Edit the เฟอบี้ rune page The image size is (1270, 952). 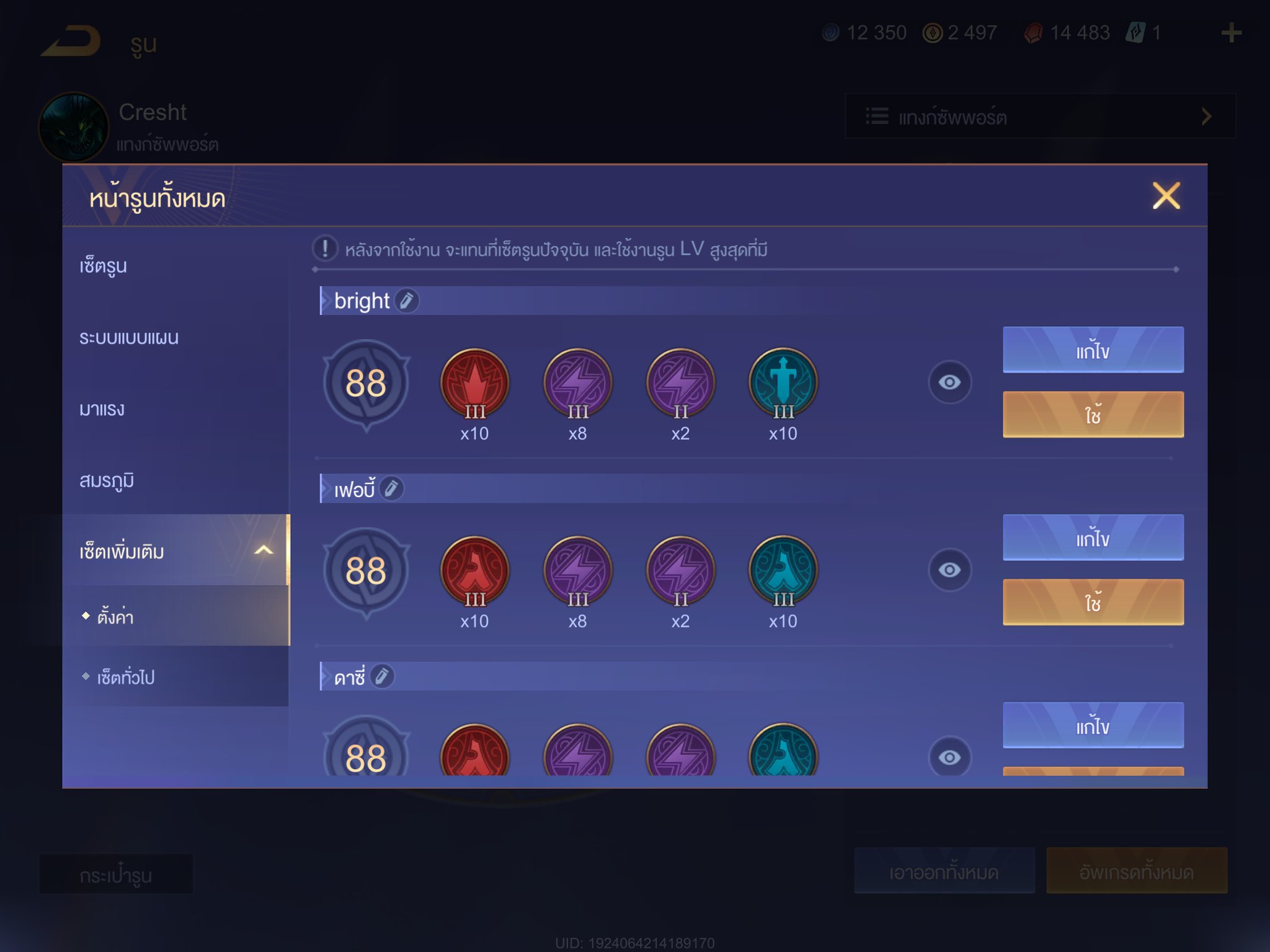1093,538
